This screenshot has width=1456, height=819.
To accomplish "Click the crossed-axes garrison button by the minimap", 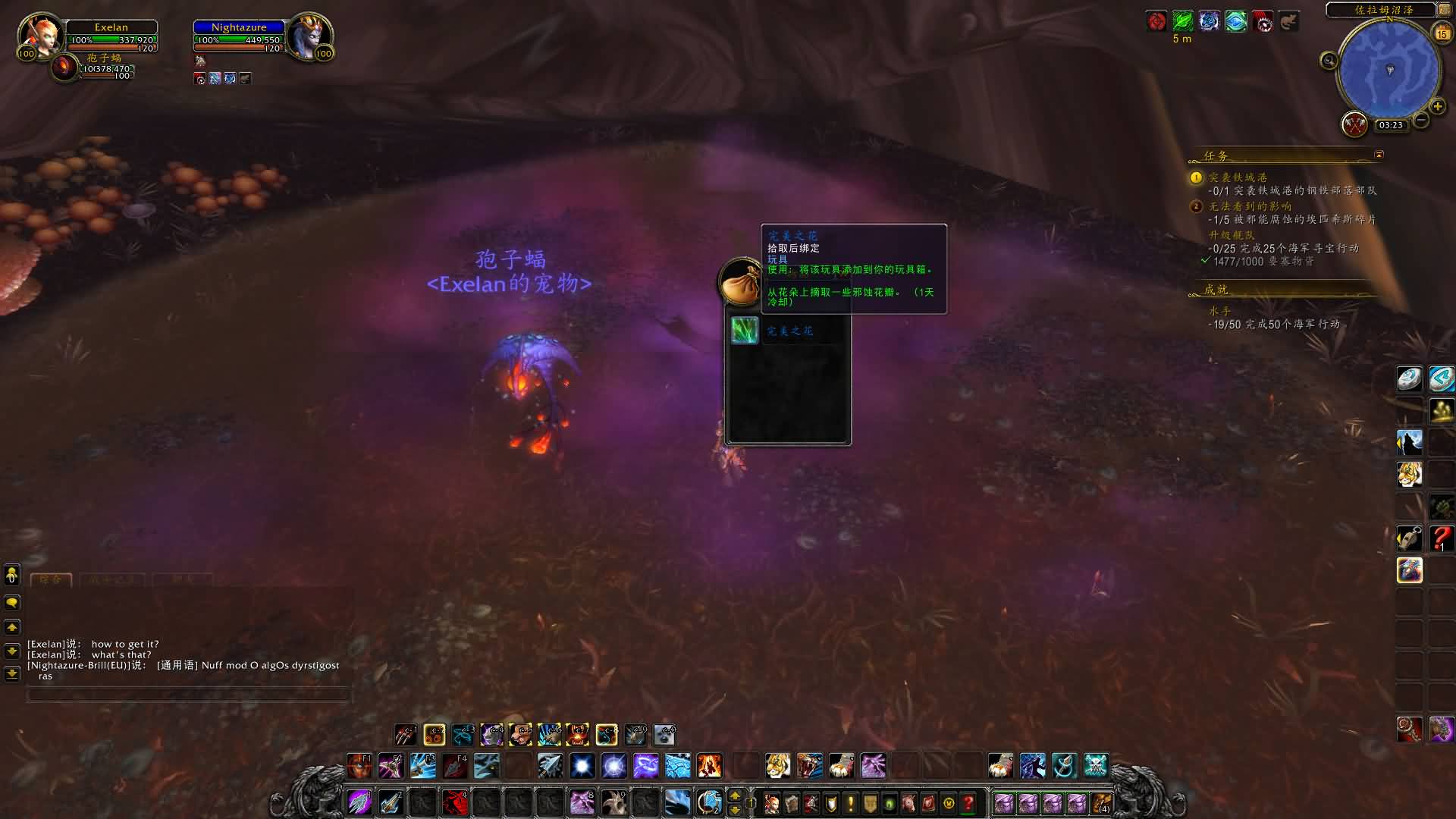I will (x=1354, y=124).
